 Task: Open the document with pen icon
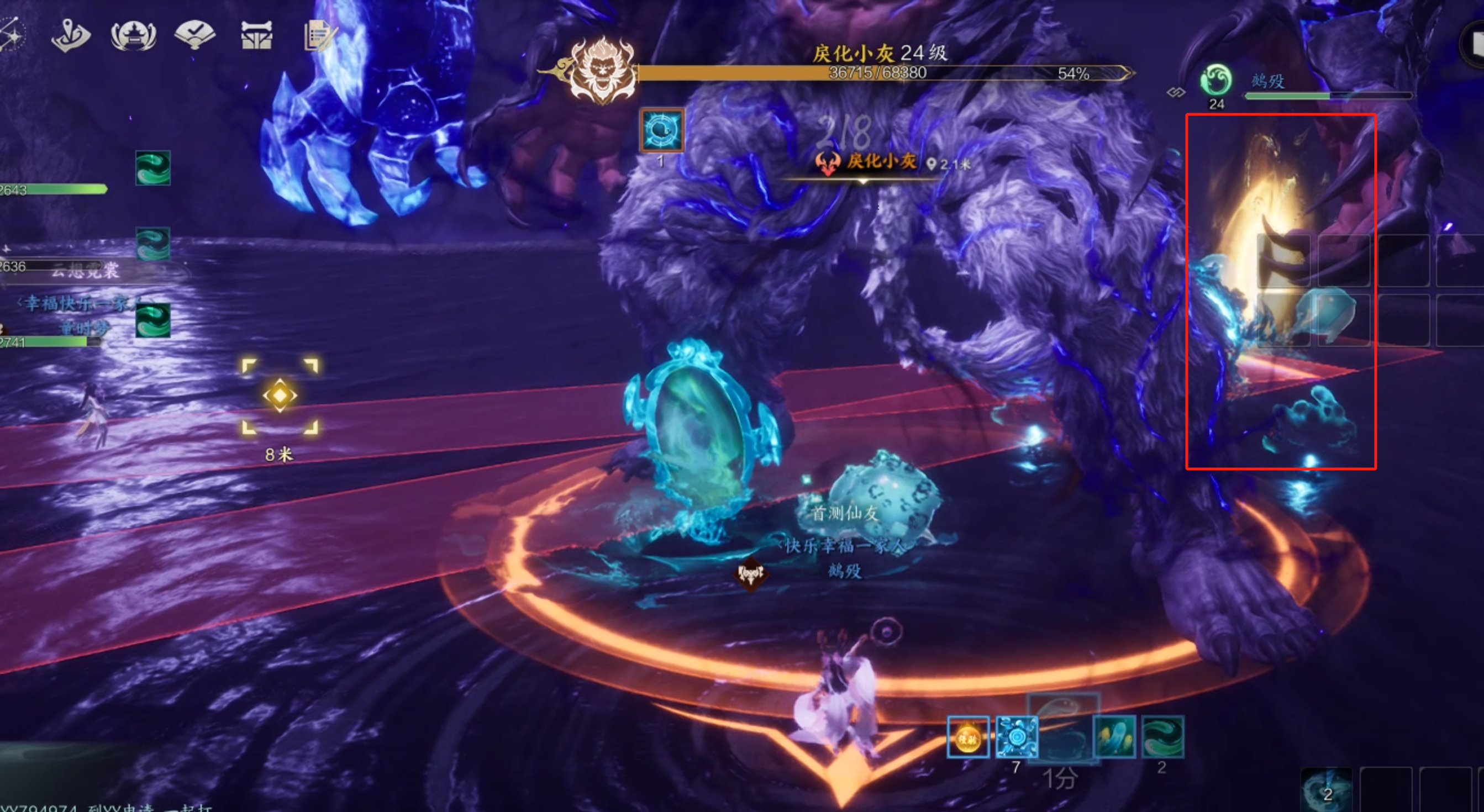coord(319,36)
